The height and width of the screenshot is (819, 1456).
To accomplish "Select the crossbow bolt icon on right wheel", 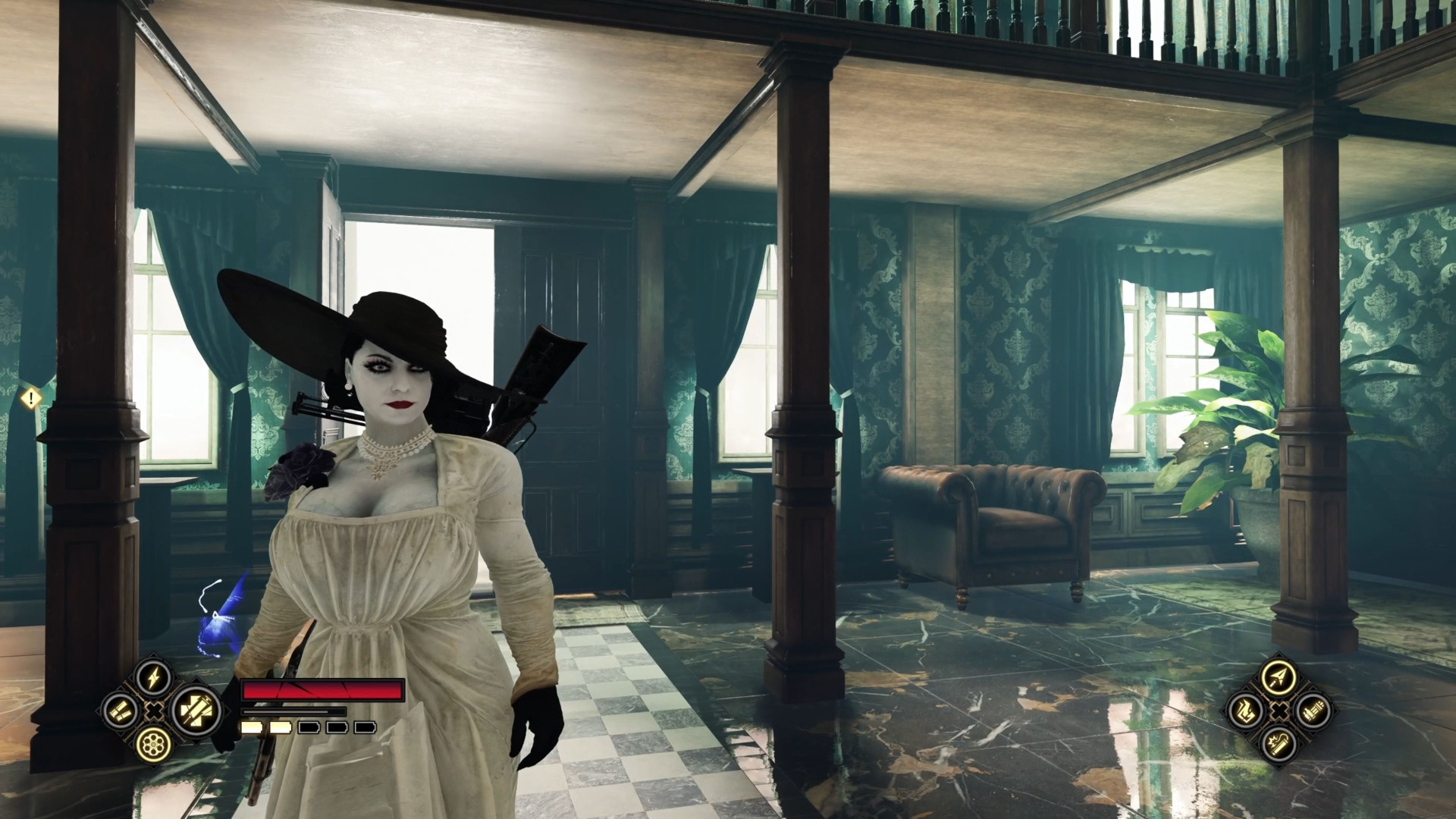I will pyautogui.click(x=1279, y=677).
